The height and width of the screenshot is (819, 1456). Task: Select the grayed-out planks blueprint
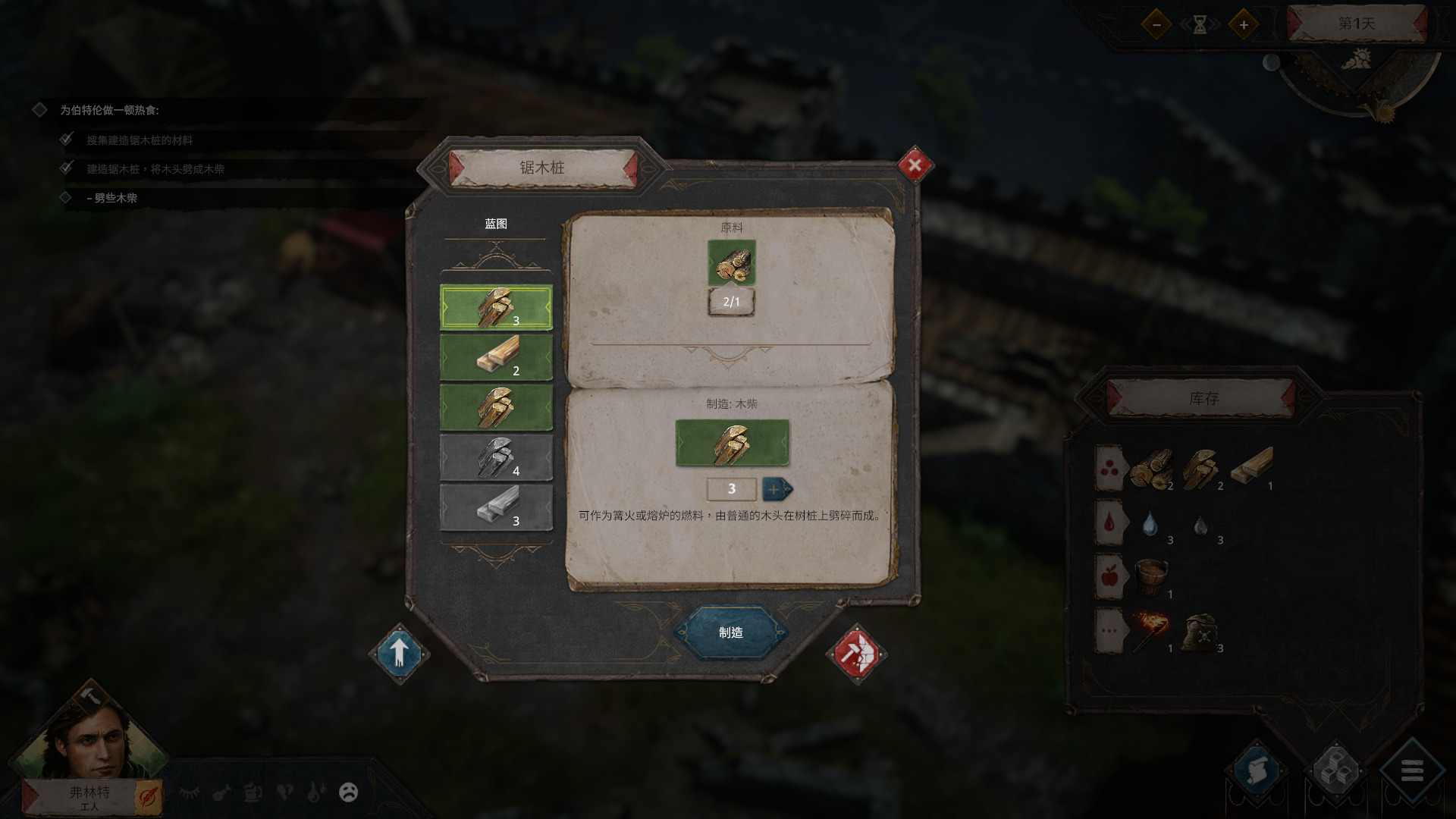pos(496,507)
